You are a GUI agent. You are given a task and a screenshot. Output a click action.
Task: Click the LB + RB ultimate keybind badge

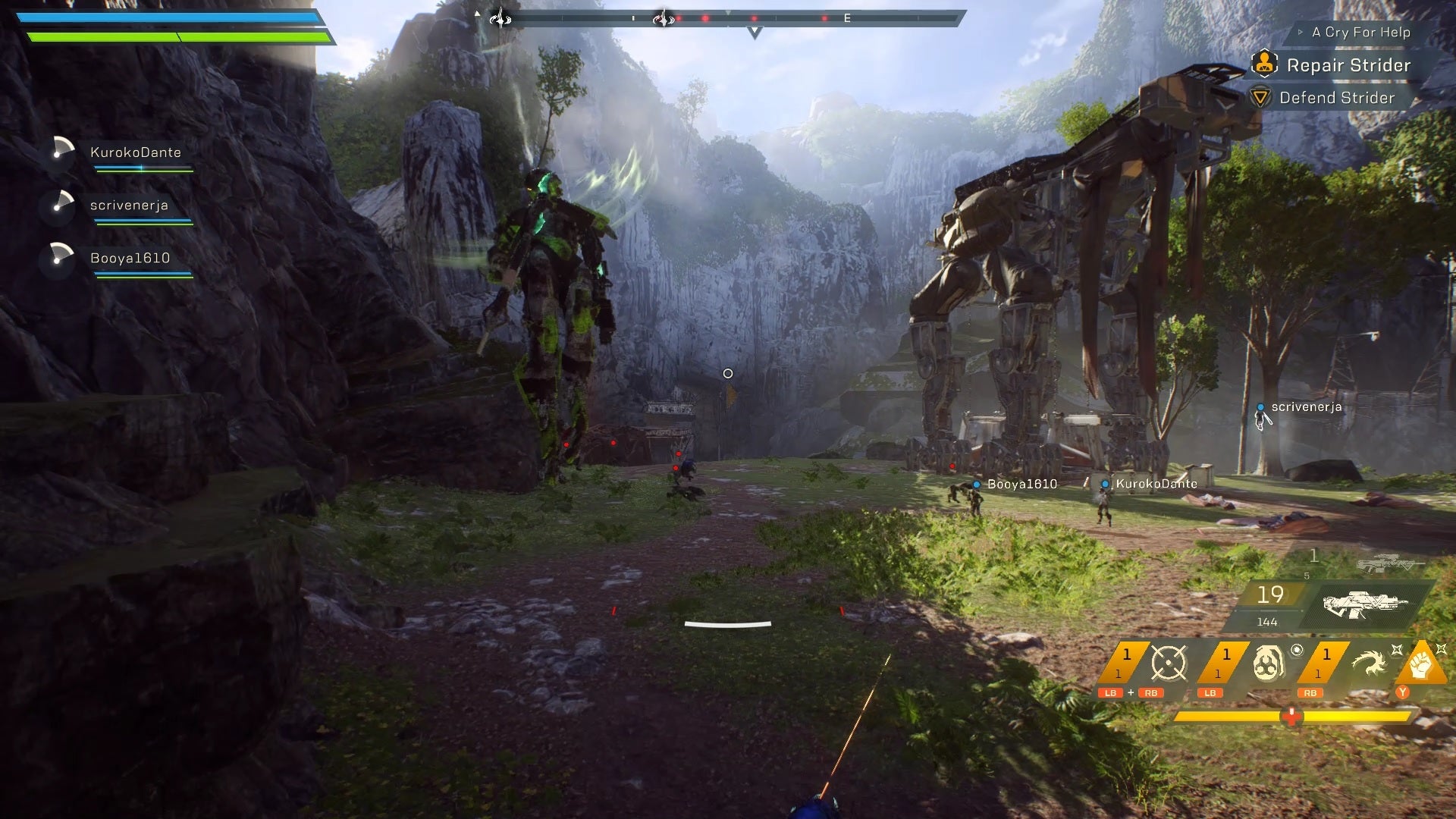point(1130,692)
